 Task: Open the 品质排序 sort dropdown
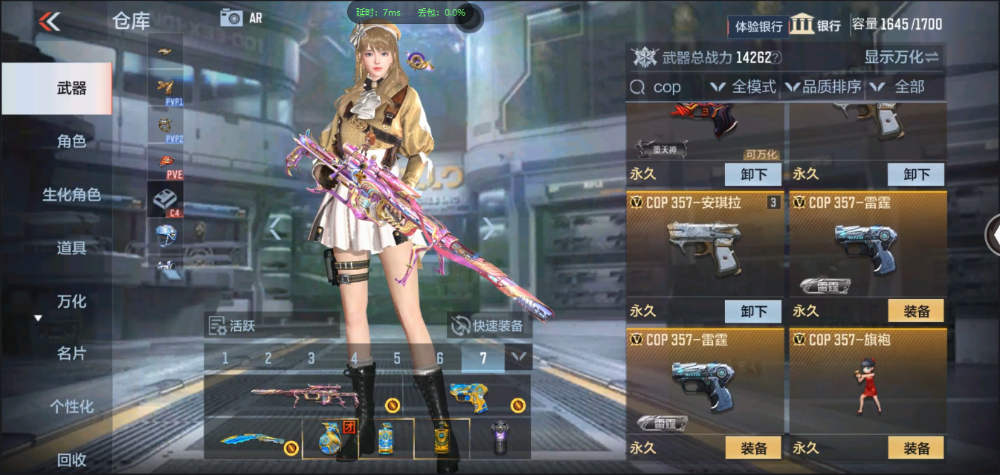(824, 87)
